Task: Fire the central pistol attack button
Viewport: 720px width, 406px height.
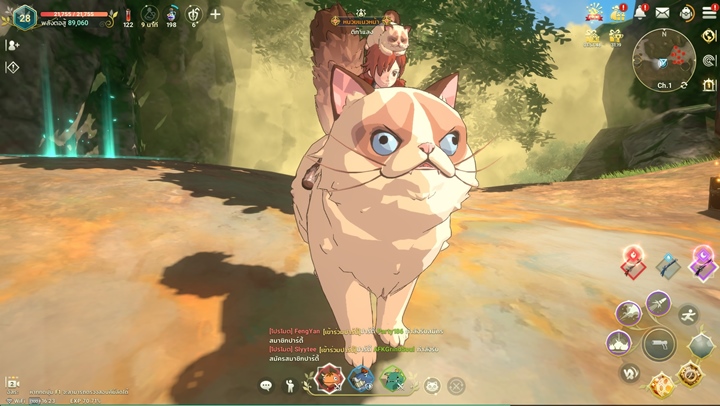Action: [x=658, y=343]
